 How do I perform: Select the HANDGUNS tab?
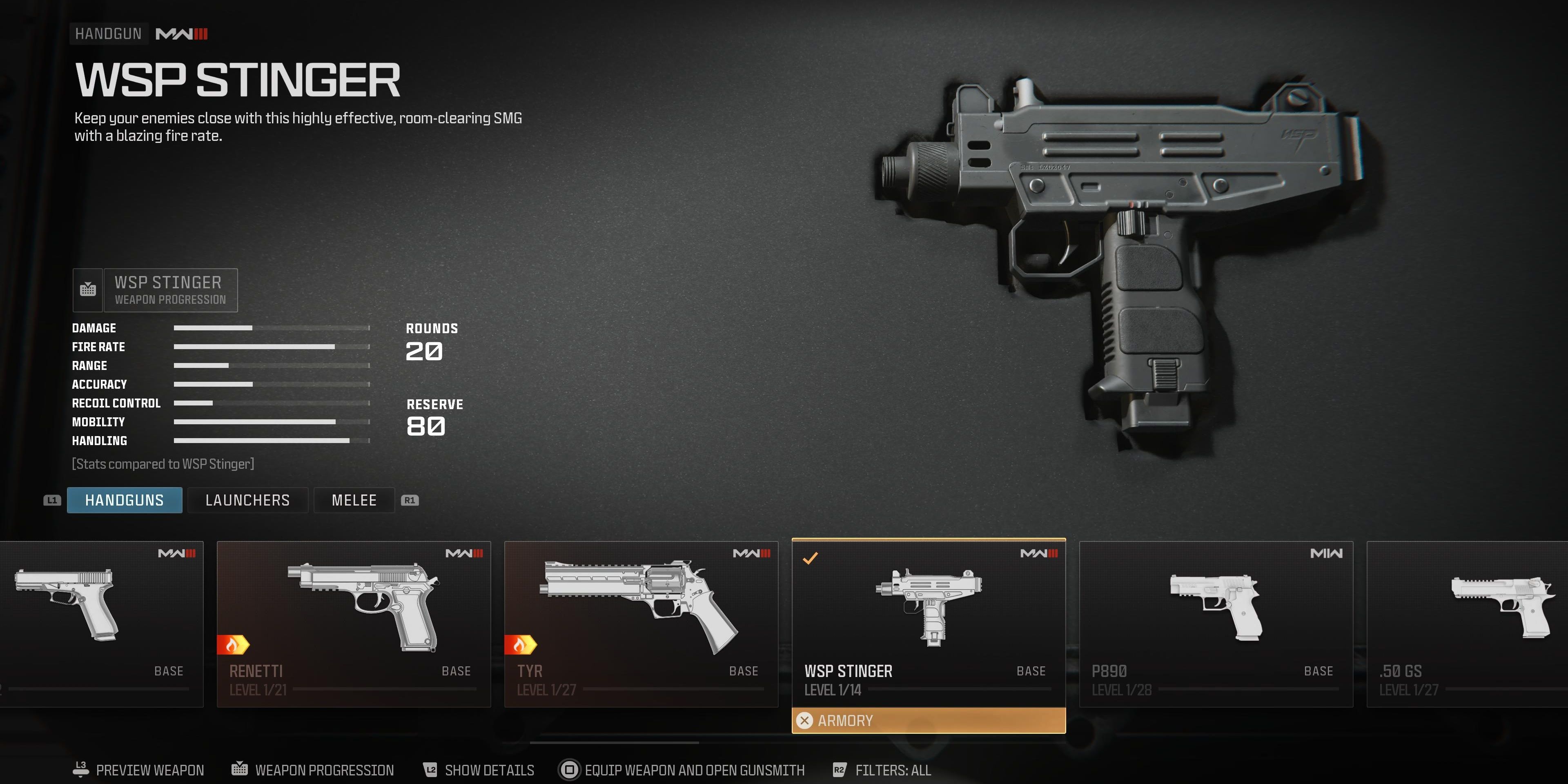click(x=124, y=500)
